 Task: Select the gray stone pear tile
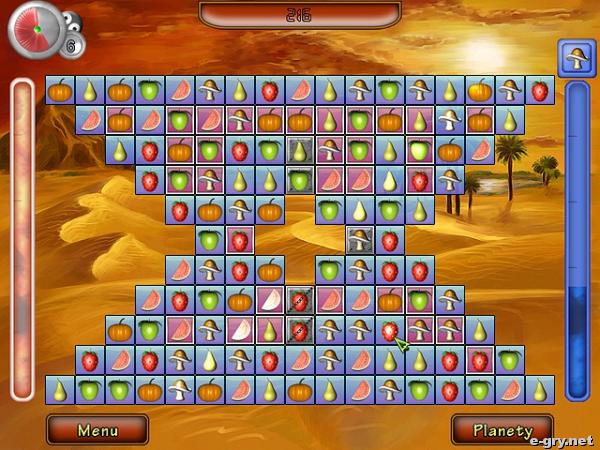tap(300, 150)
